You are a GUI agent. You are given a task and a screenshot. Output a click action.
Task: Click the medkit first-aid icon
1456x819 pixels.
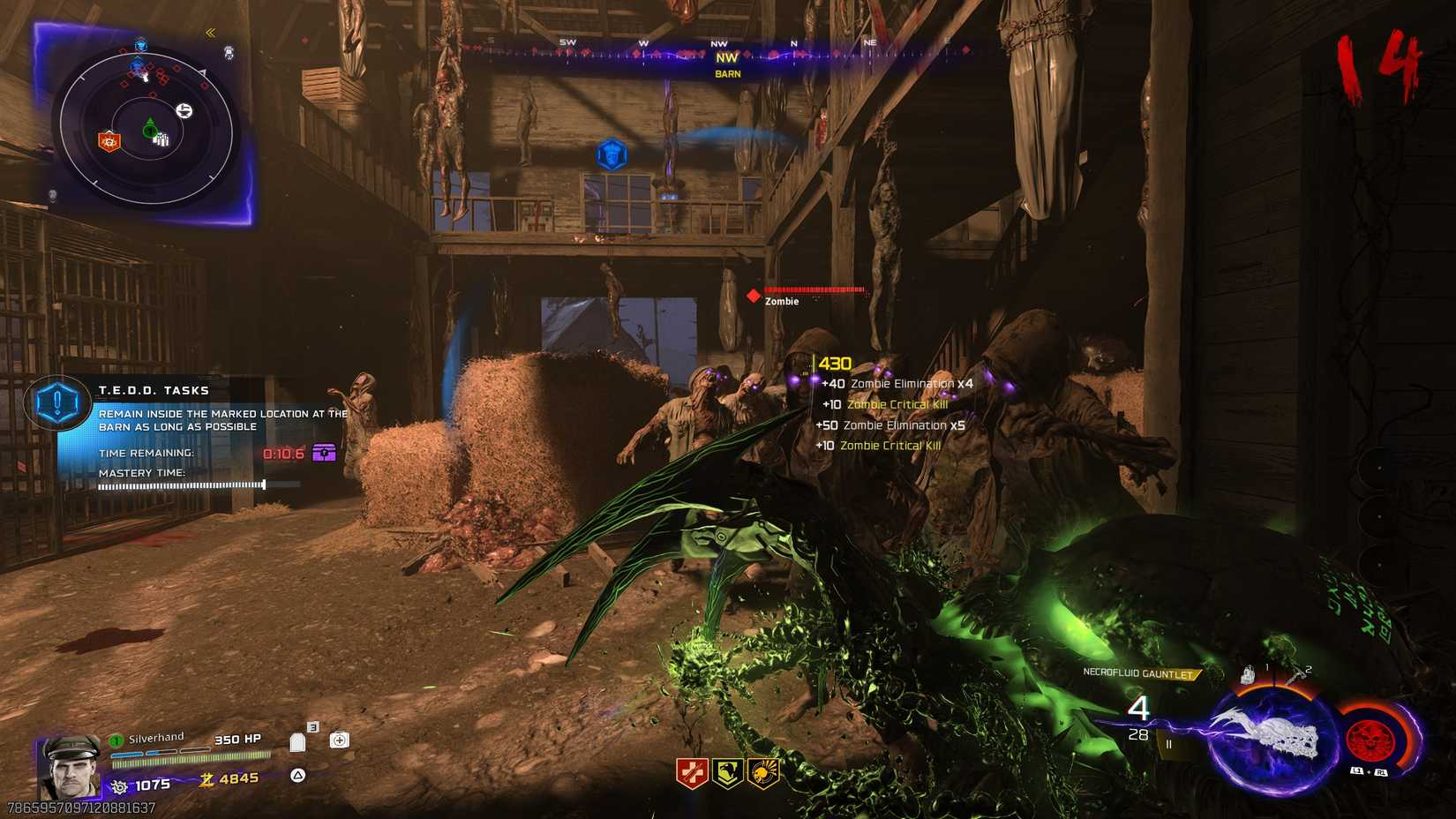click(x=341, y=740)
